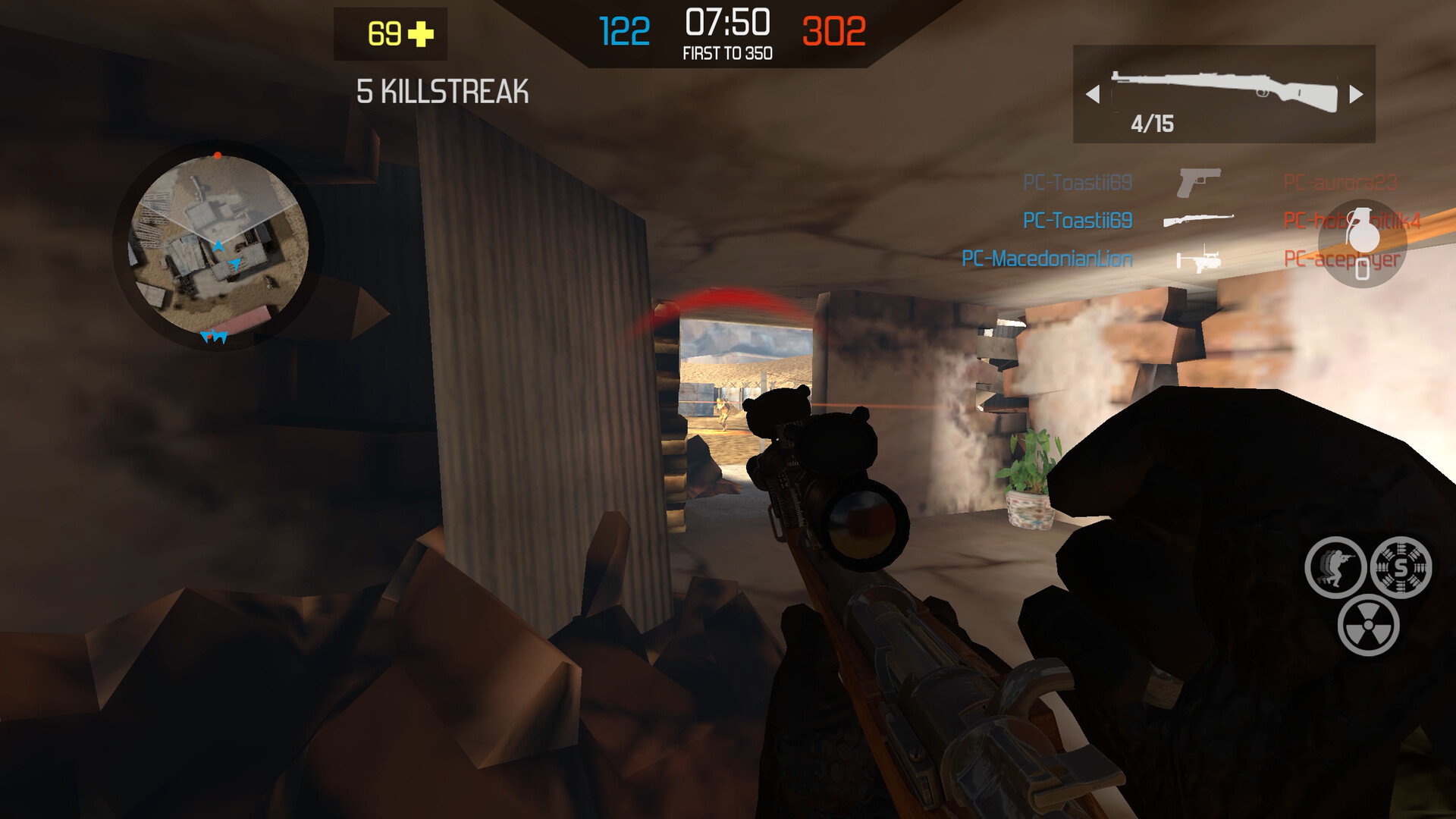
Task: Tap the grenade launcher icon beside PC-MacedonianLion
Action: (x=1200, y=262)
